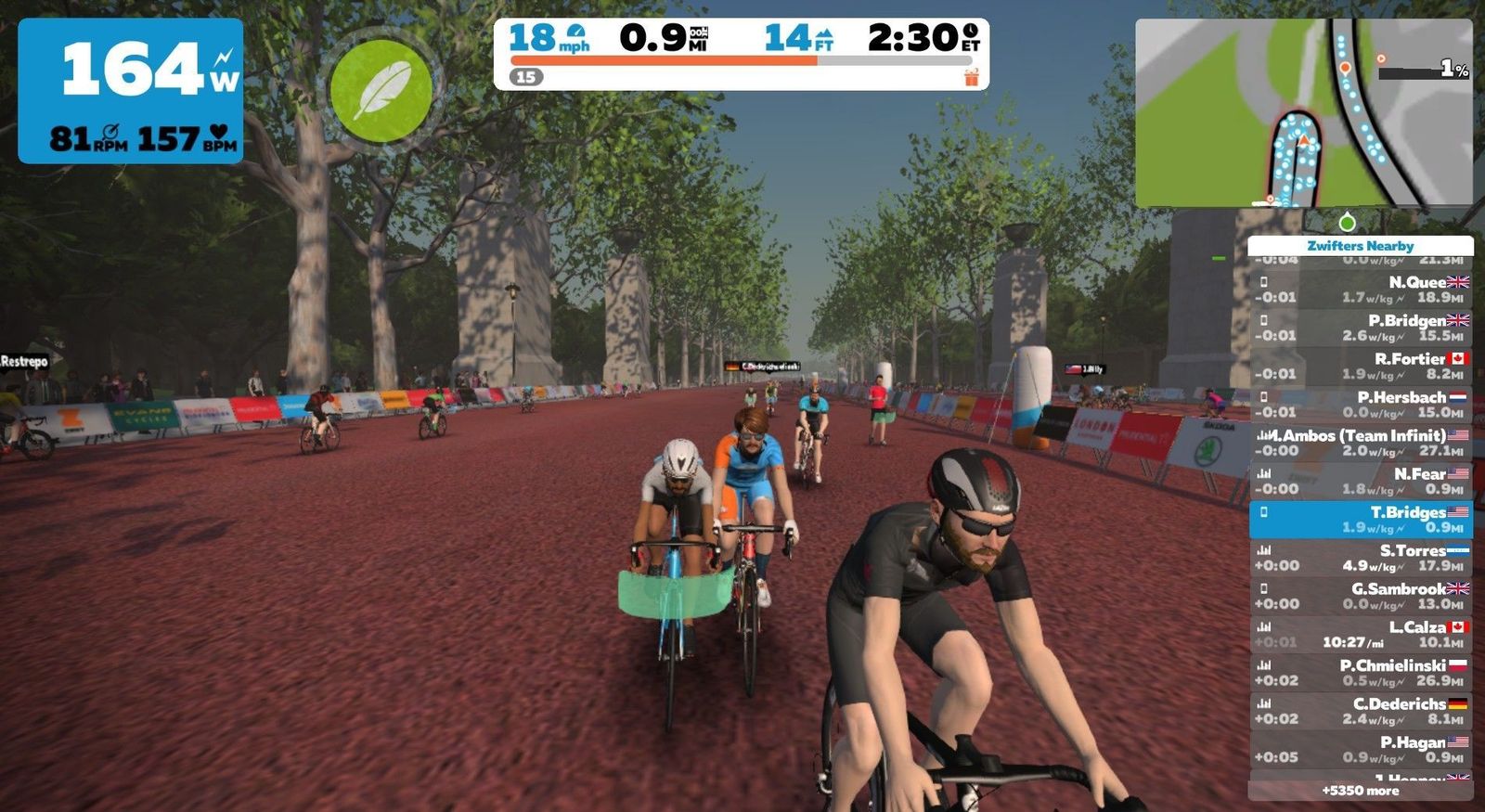Screen dimensions: 1485x812
Task: Select L.Calza rider row
Action: pyautogui.click(x=1360, y=634)
